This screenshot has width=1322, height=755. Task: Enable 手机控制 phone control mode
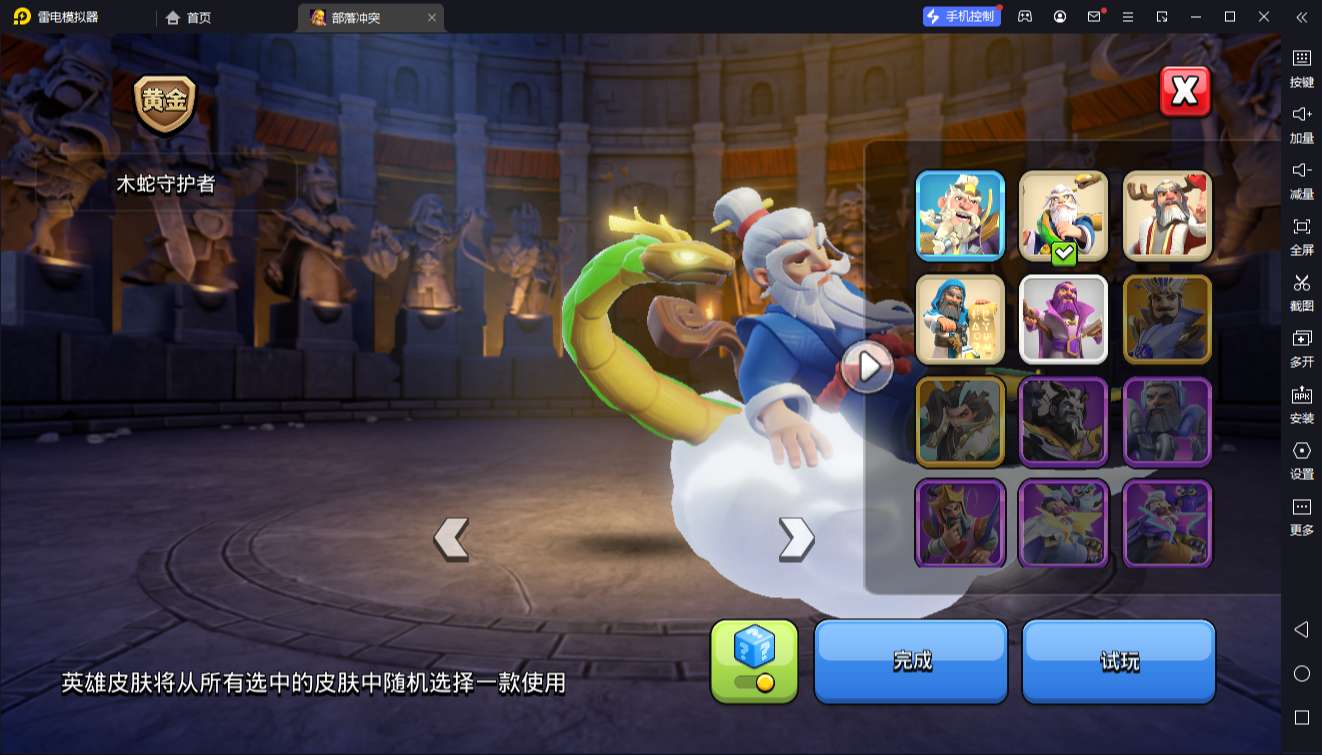click(x=962, y=17)
